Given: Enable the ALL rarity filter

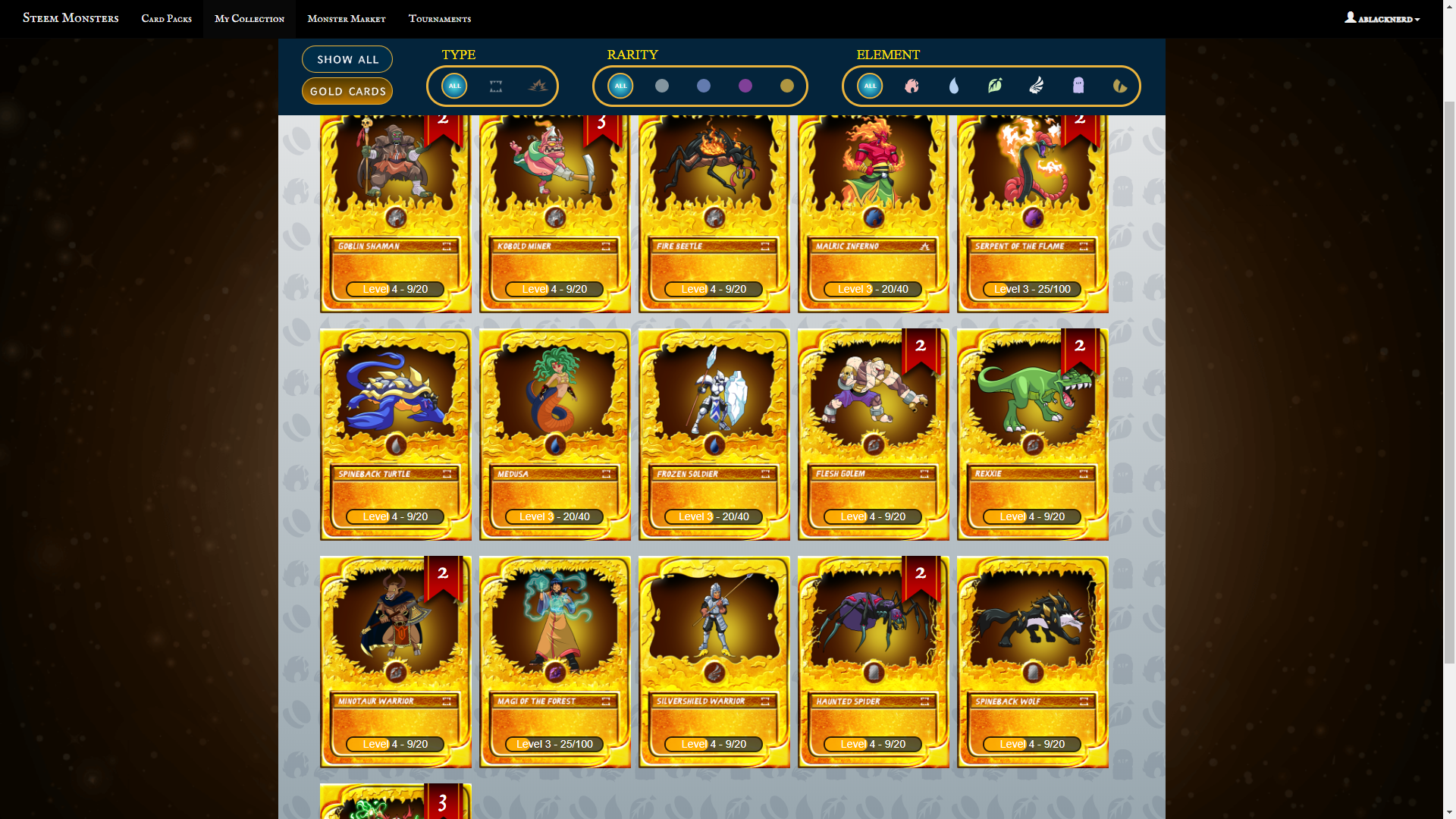Looking at the screenshot, I should [620, 86].
